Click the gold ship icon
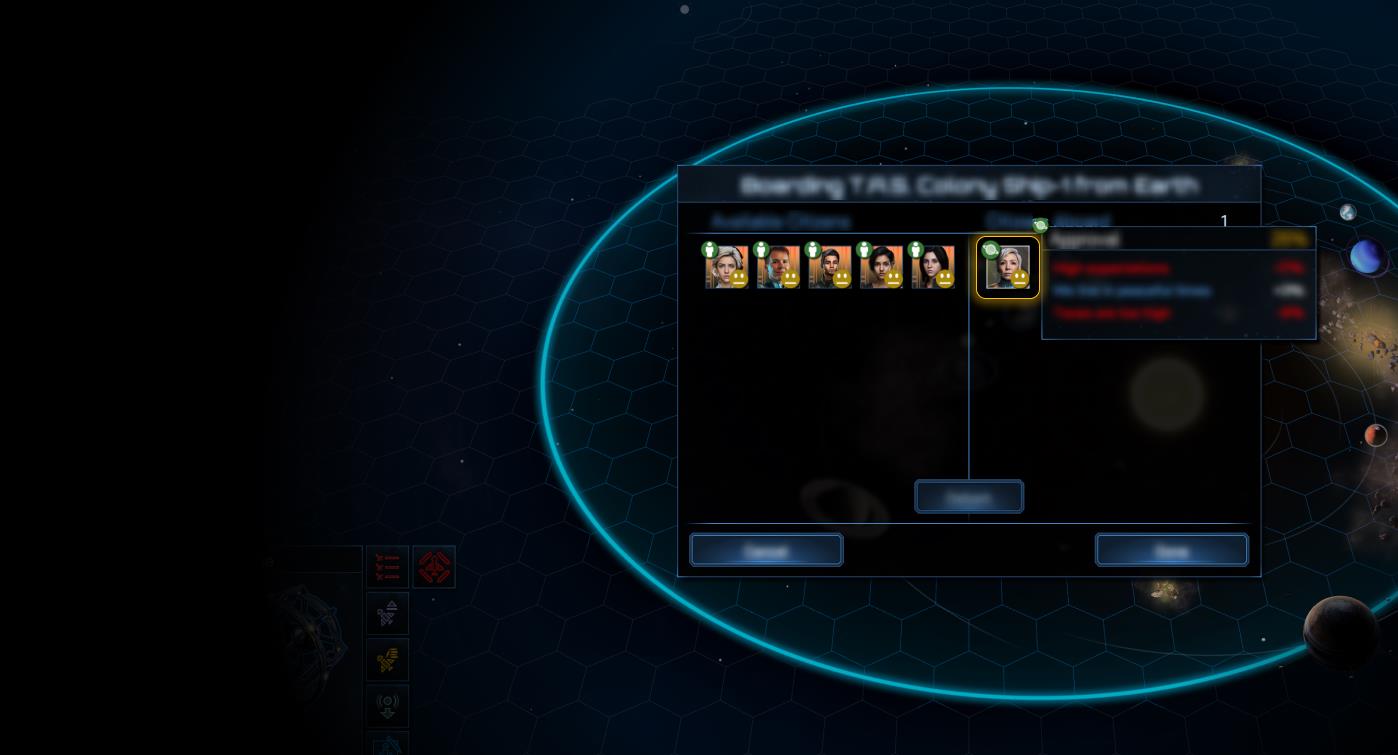 tap(387, 660)
